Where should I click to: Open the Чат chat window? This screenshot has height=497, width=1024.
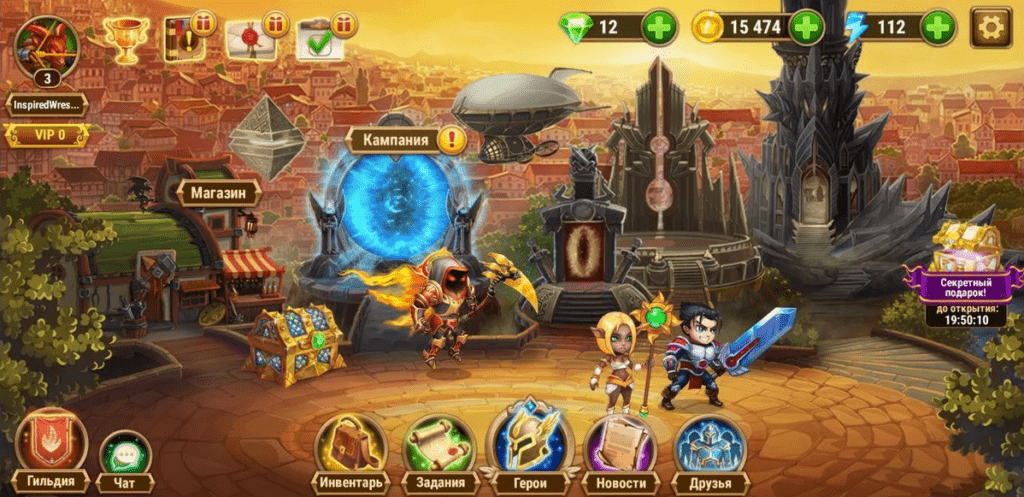125,460
